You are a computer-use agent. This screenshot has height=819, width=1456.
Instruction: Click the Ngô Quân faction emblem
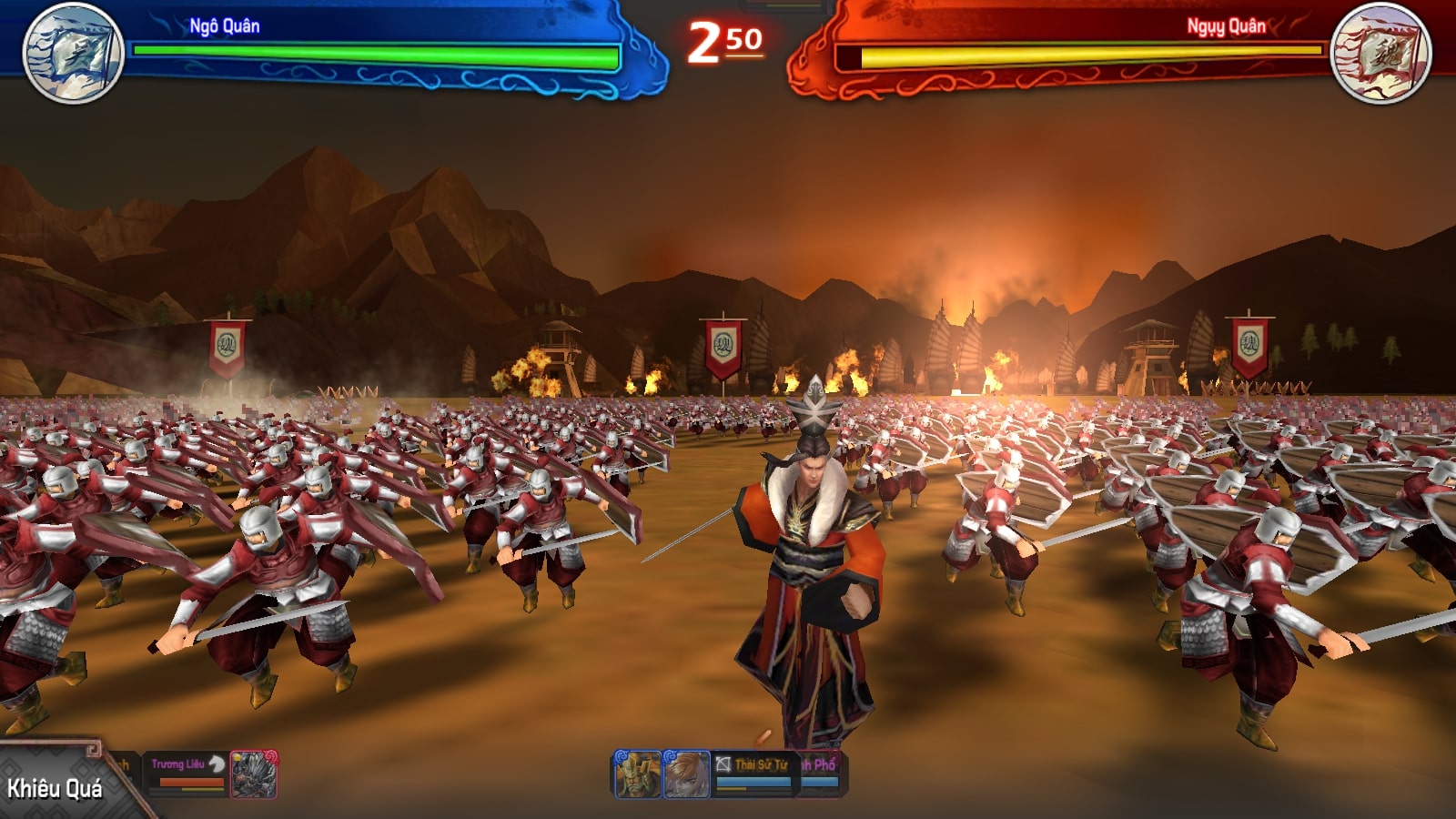pyautogui.click(x=73, y=52)
